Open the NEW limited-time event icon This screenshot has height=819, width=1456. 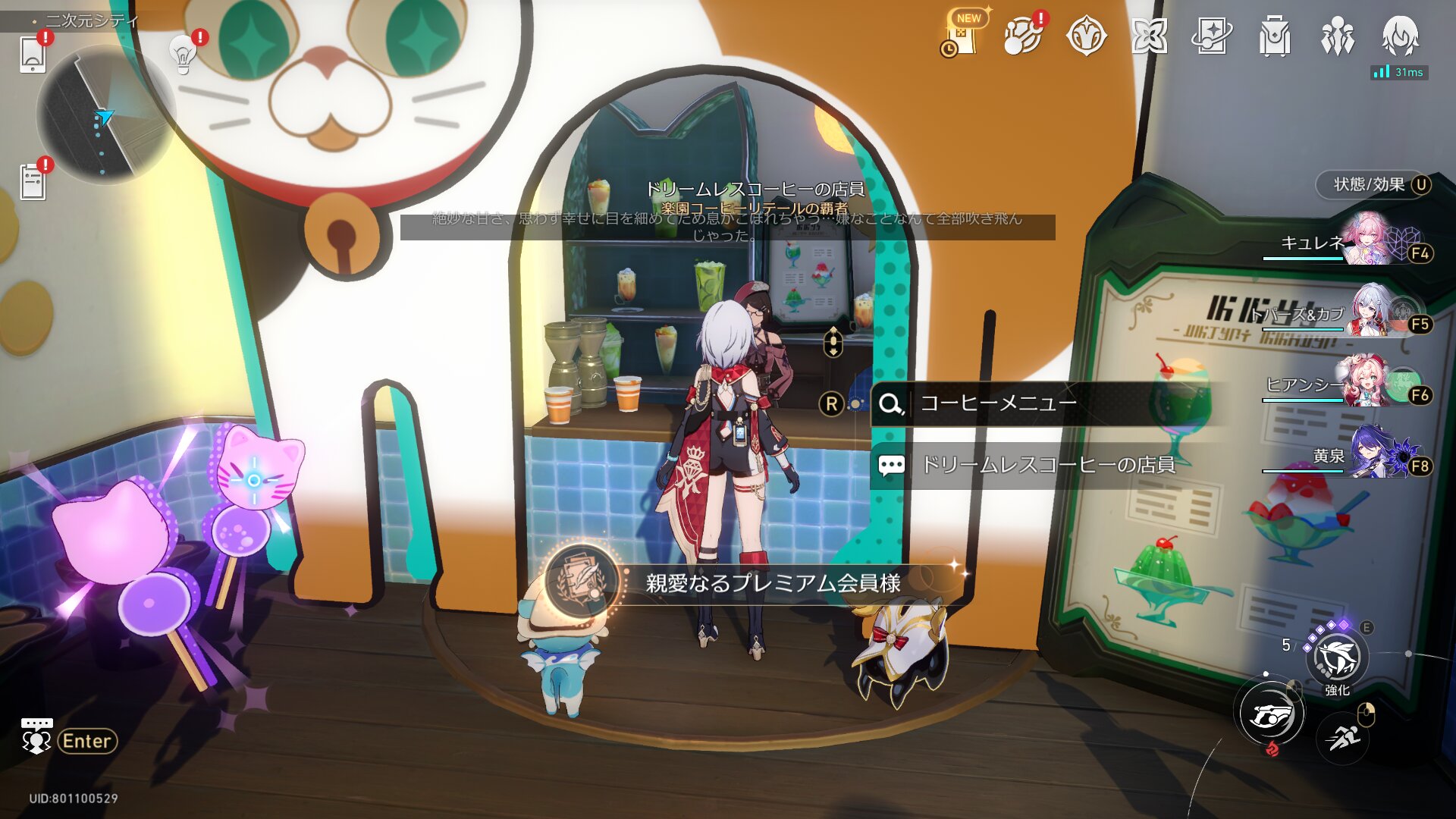[962, 36]
